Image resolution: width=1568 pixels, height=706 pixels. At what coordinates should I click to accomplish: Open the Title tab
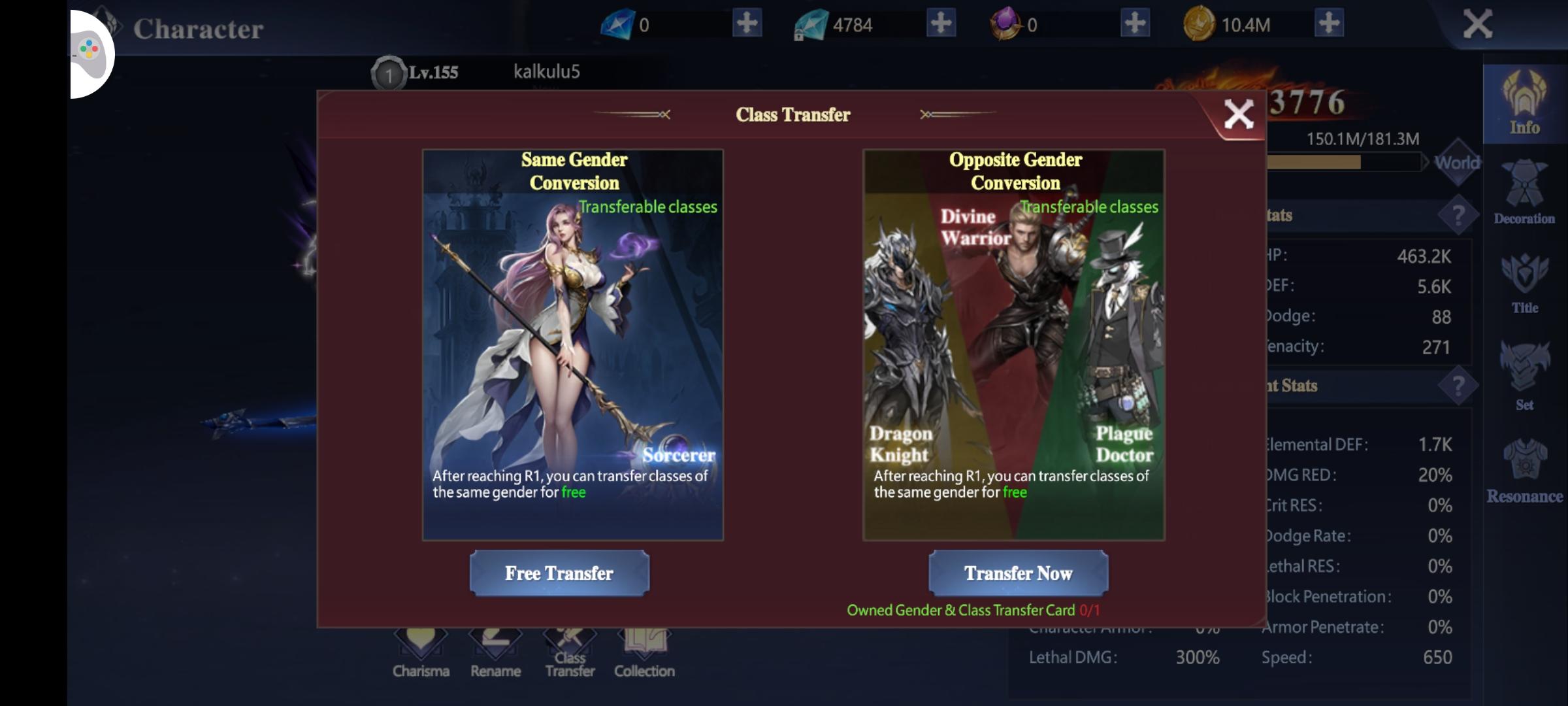tap(1524, 284)
